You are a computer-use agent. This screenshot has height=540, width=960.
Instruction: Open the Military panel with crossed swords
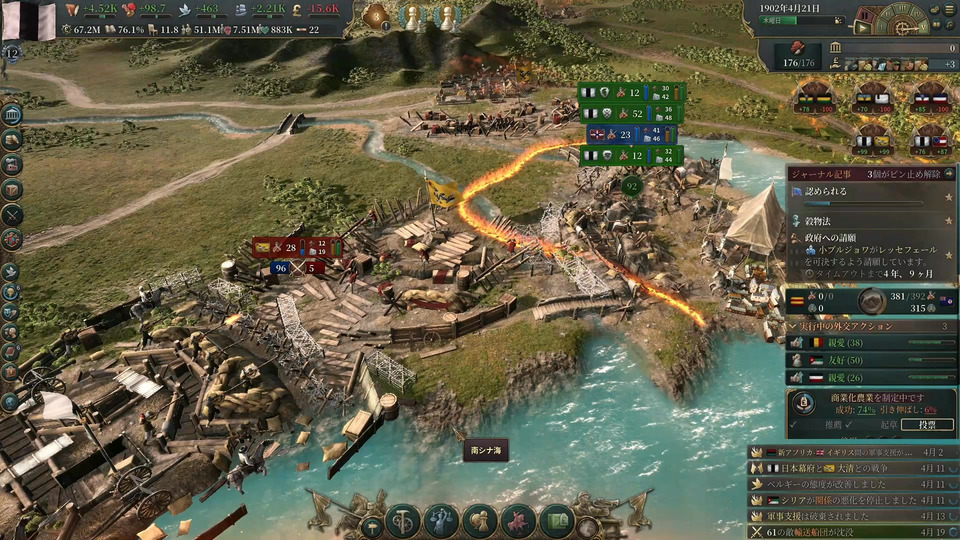click(x=12, y=214)
